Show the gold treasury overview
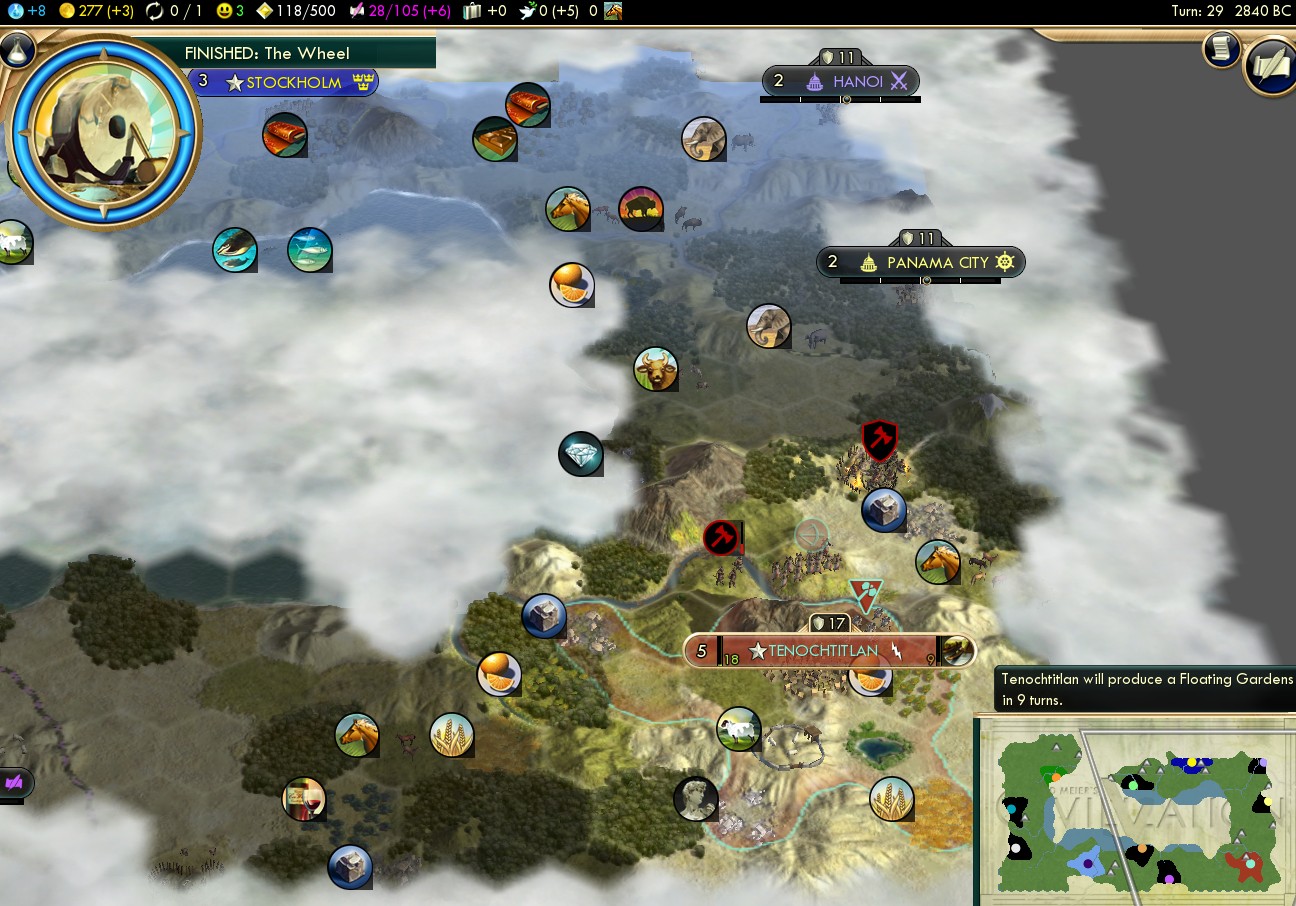This screenshot has height=906, width=1296. click(x=94, y=11)
